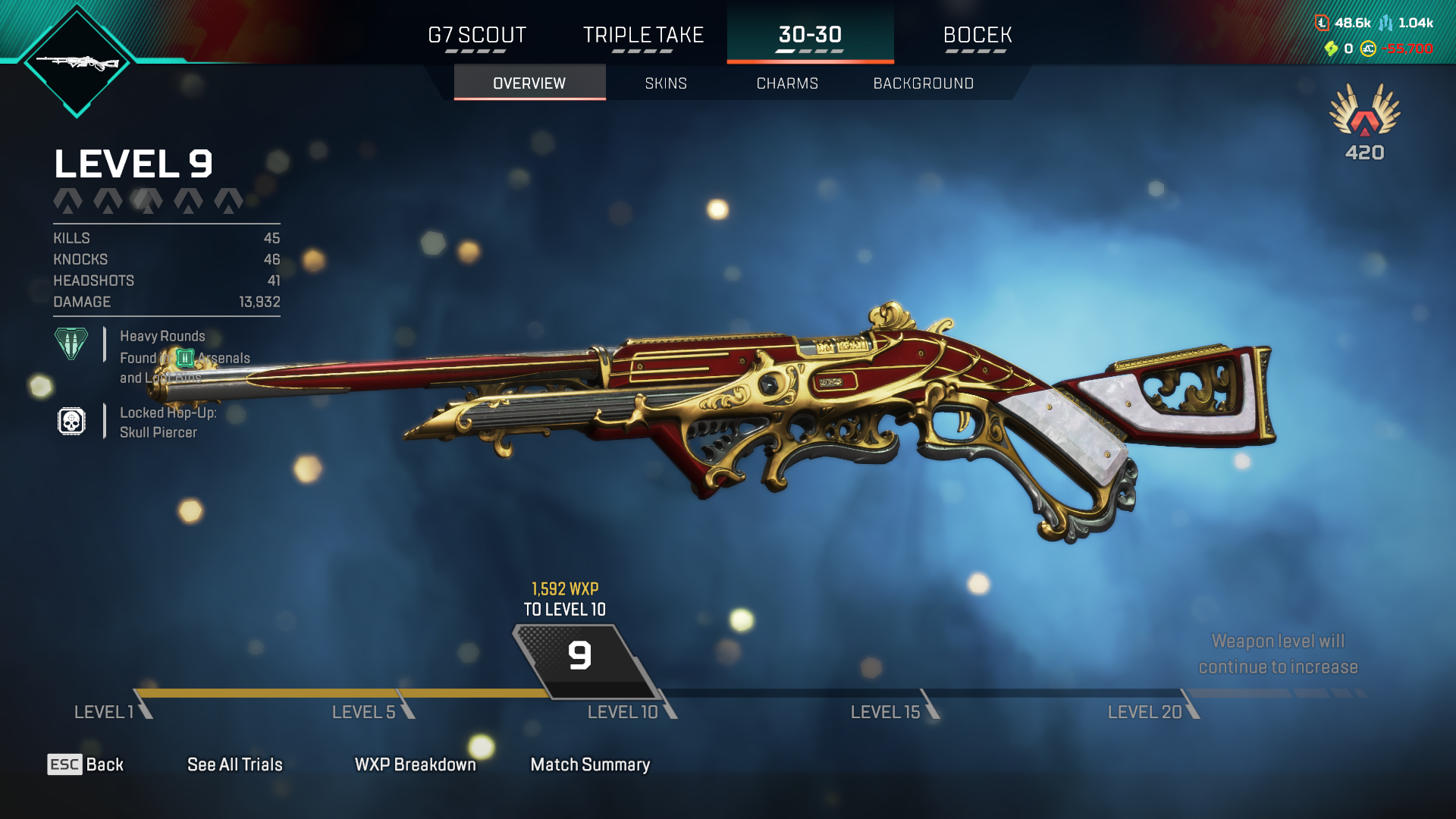Click the Heavy Rounds ammo icon
1456x819 pixels.
[x=71, y=344]
